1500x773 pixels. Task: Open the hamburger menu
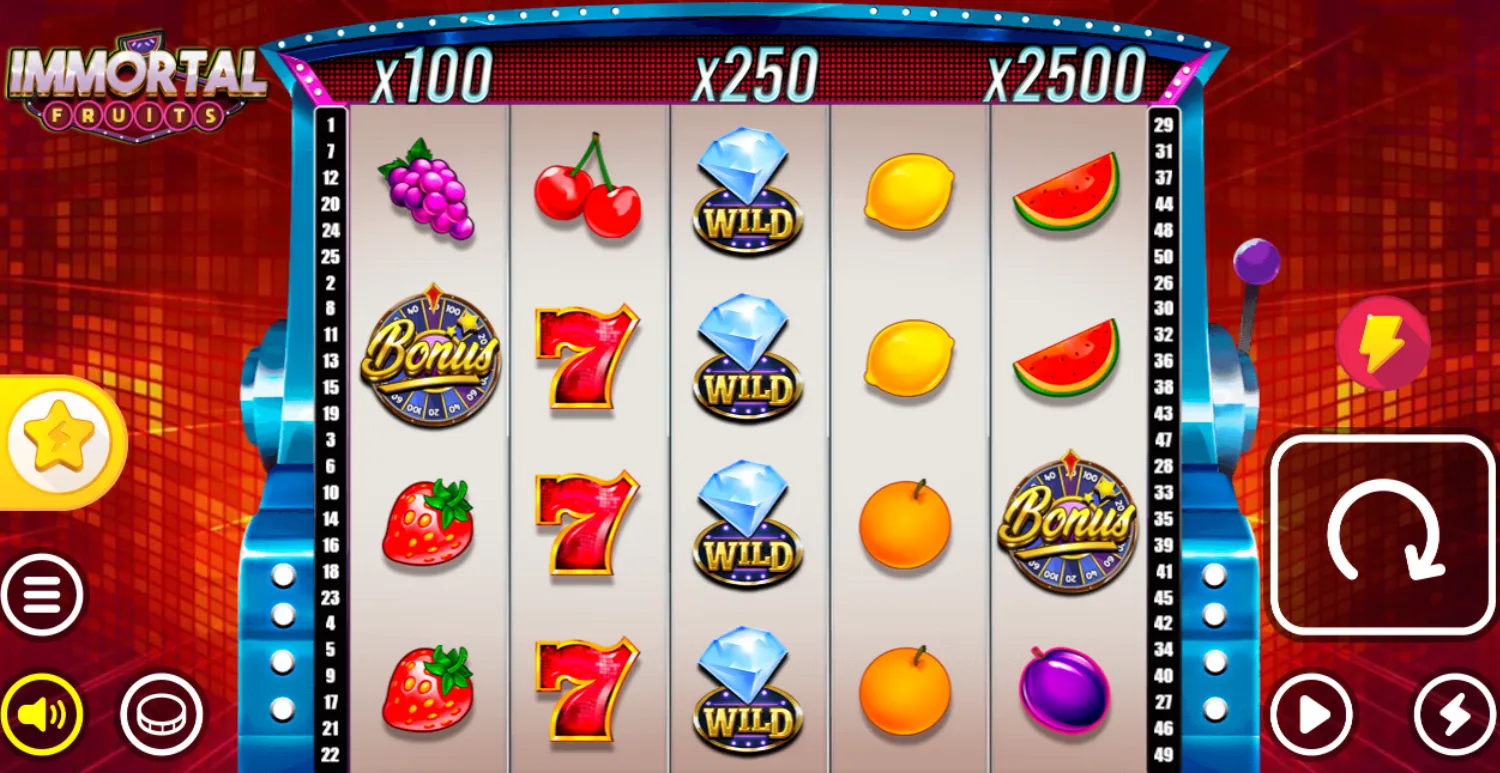(x=43, y=596)
